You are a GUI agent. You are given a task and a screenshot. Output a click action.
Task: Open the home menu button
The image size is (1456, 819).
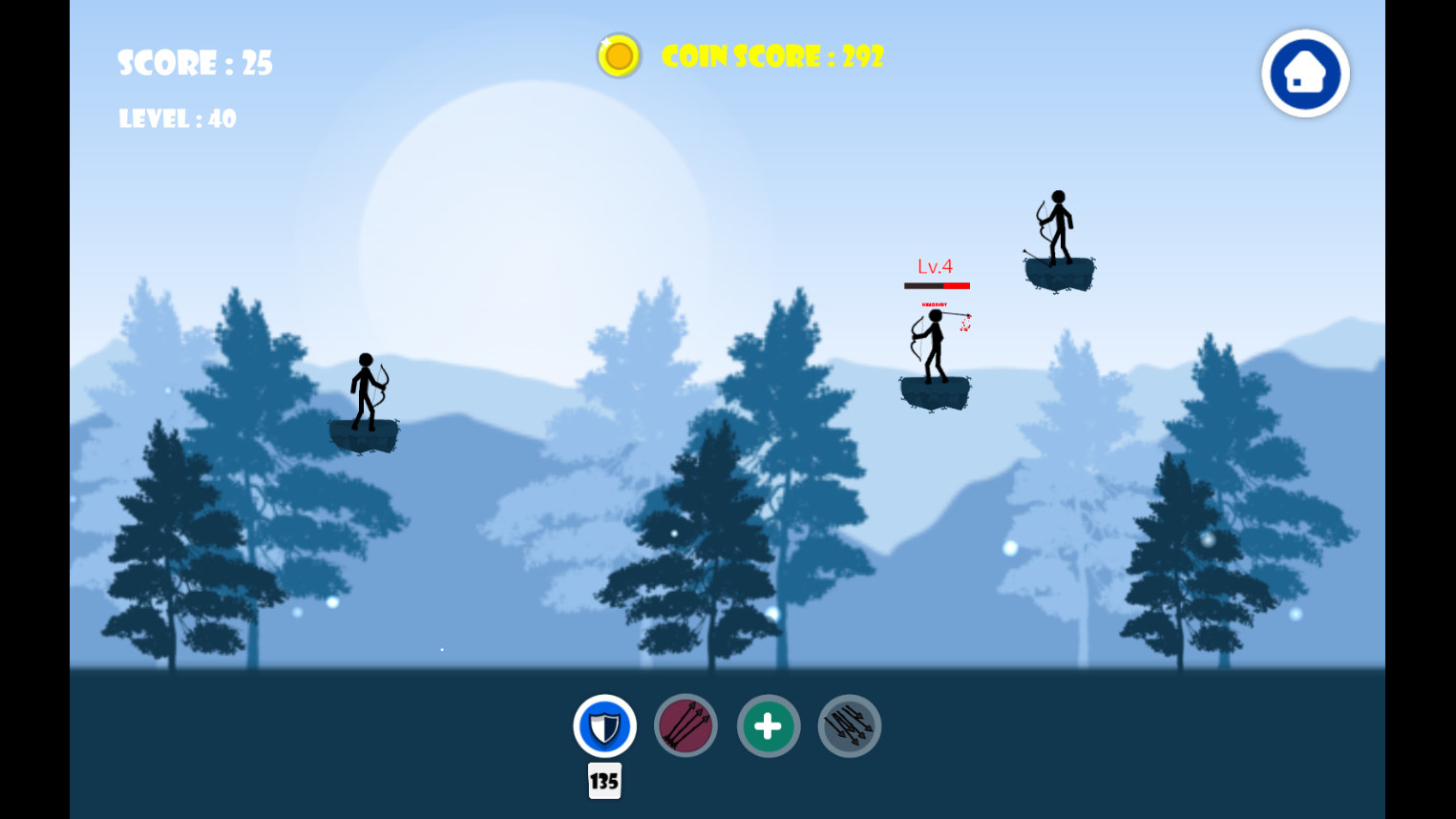click(1304, 73)
